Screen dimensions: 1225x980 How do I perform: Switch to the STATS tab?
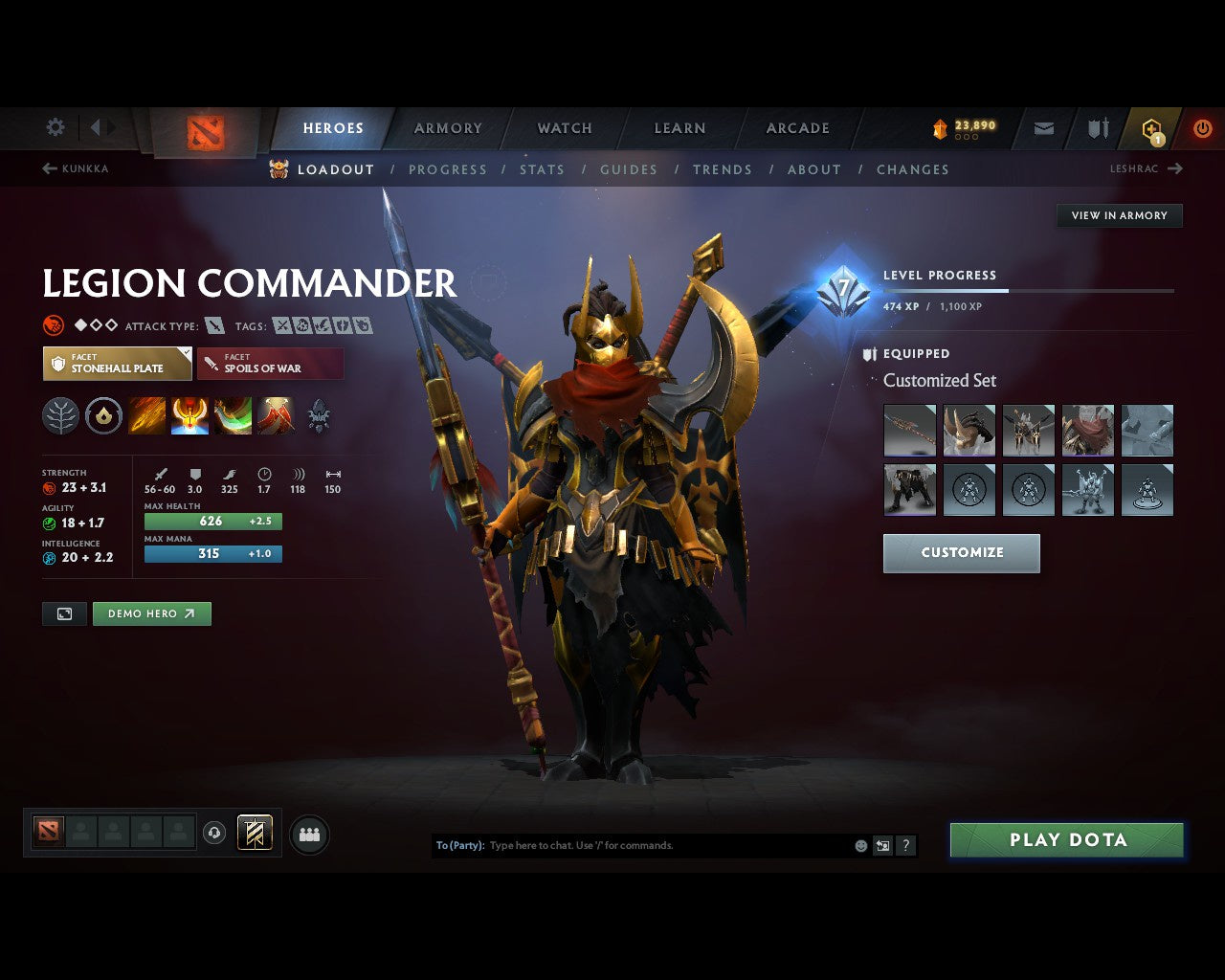click(x=543, y=169)
